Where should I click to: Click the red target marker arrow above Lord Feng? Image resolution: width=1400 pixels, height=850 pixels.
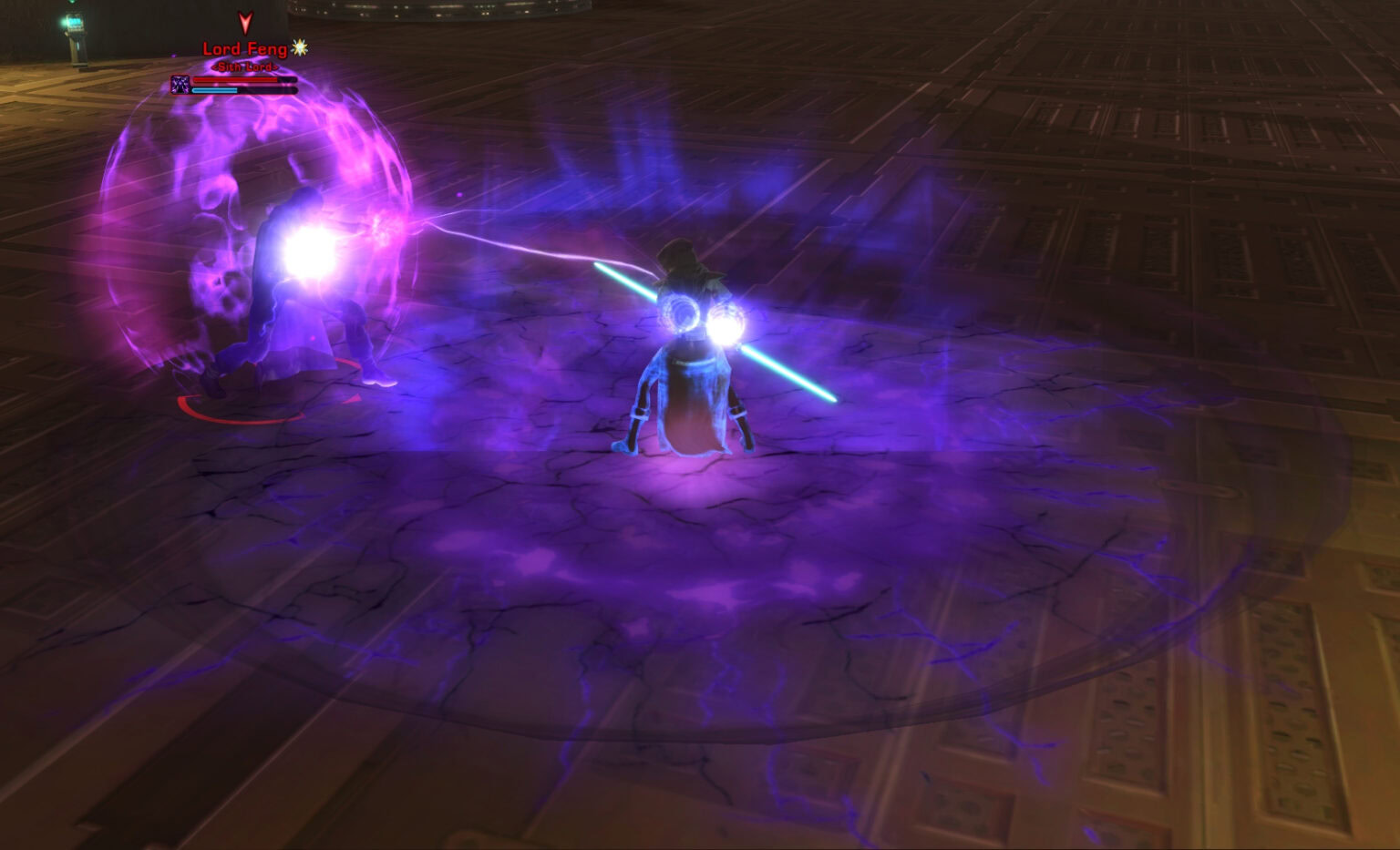[245, 23]
